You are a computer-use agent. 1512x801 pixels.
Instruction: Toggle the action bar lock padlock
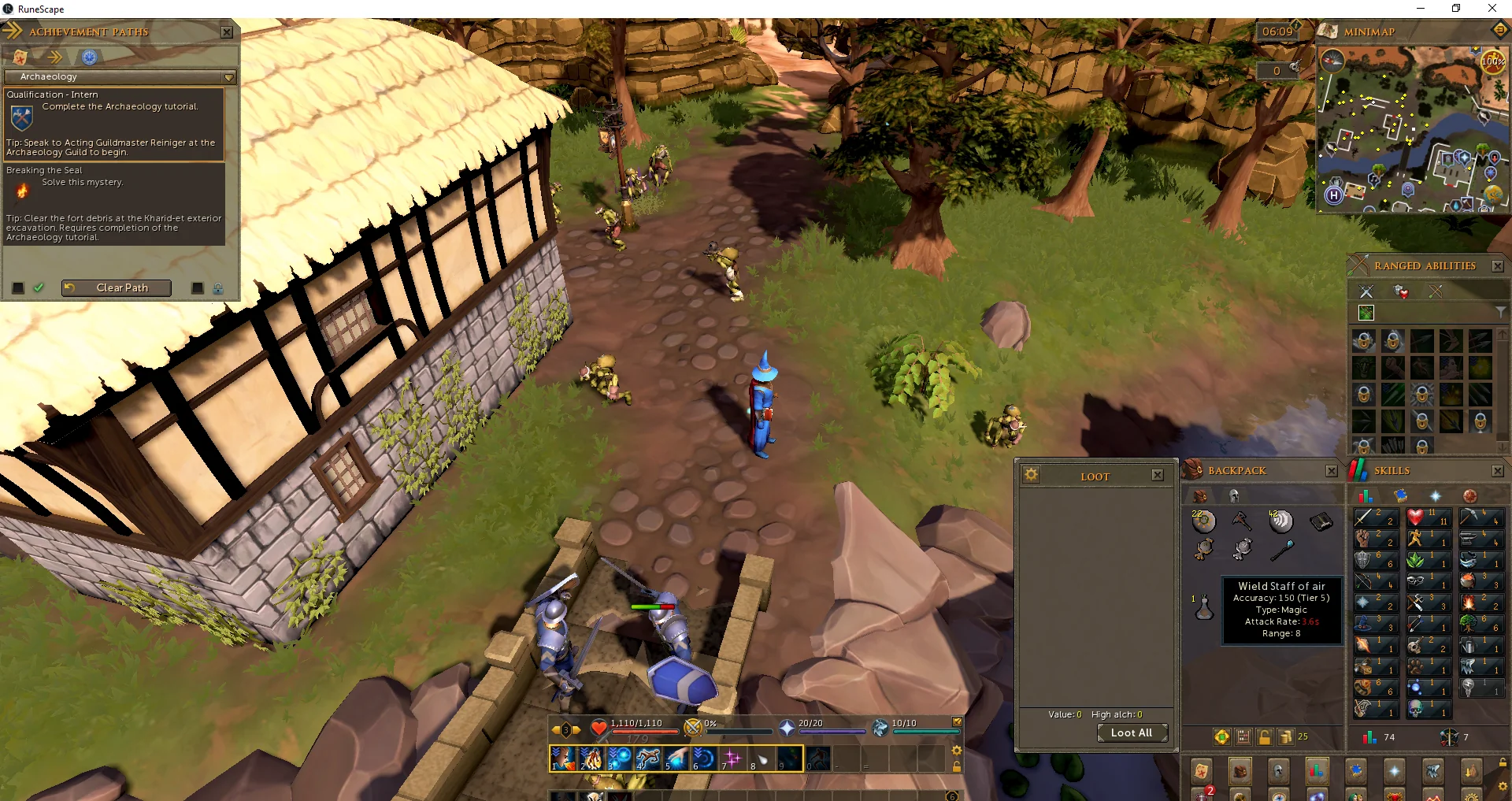(x=957, y=766)
